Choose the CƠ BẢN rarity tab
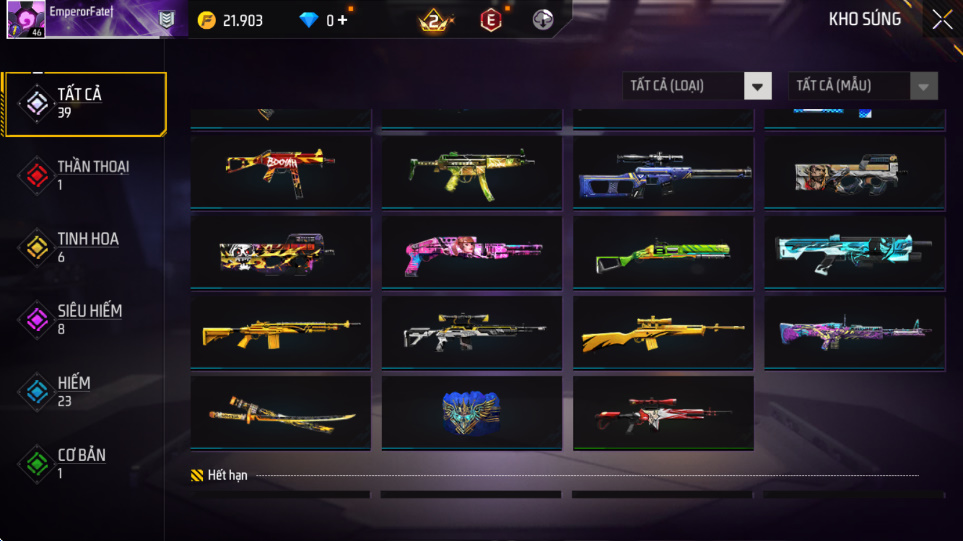Viewport: 963px width, 541px height. (x=84, y=463)
